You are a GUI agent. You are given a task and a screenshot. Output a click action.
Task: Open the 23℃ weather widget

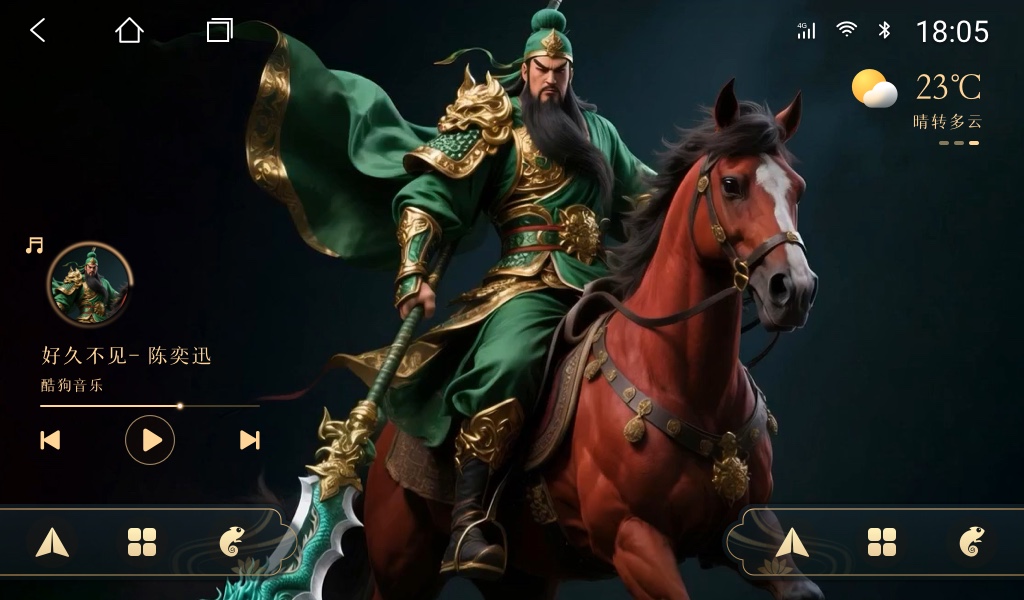point(917,99)
